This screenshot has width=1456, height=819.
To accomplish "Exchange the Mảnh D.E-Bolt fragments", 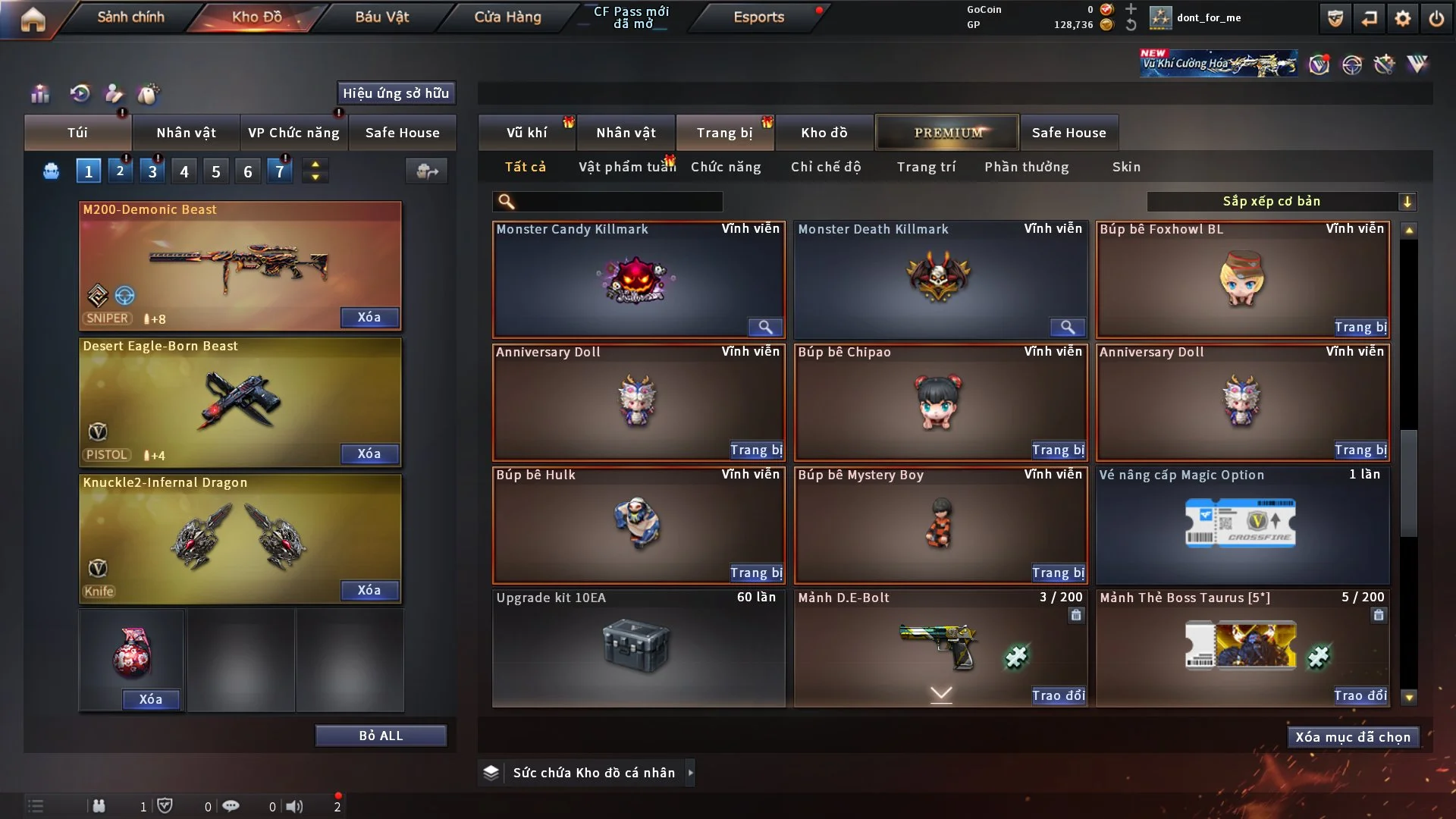I will [x=1058, y=695].
